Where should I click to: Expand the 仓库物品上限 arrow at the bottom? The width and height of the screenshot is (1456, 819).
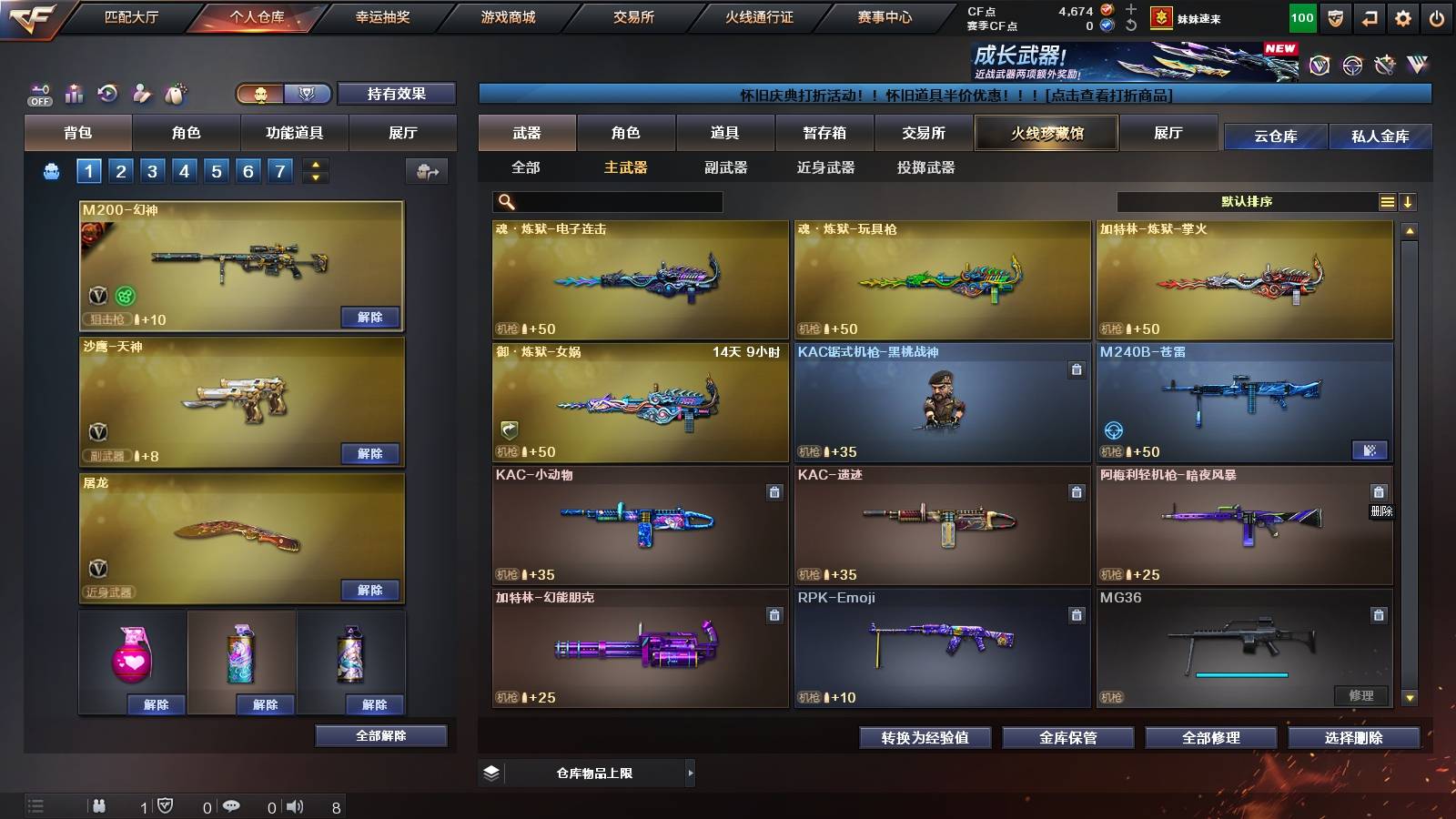(693, 772)
